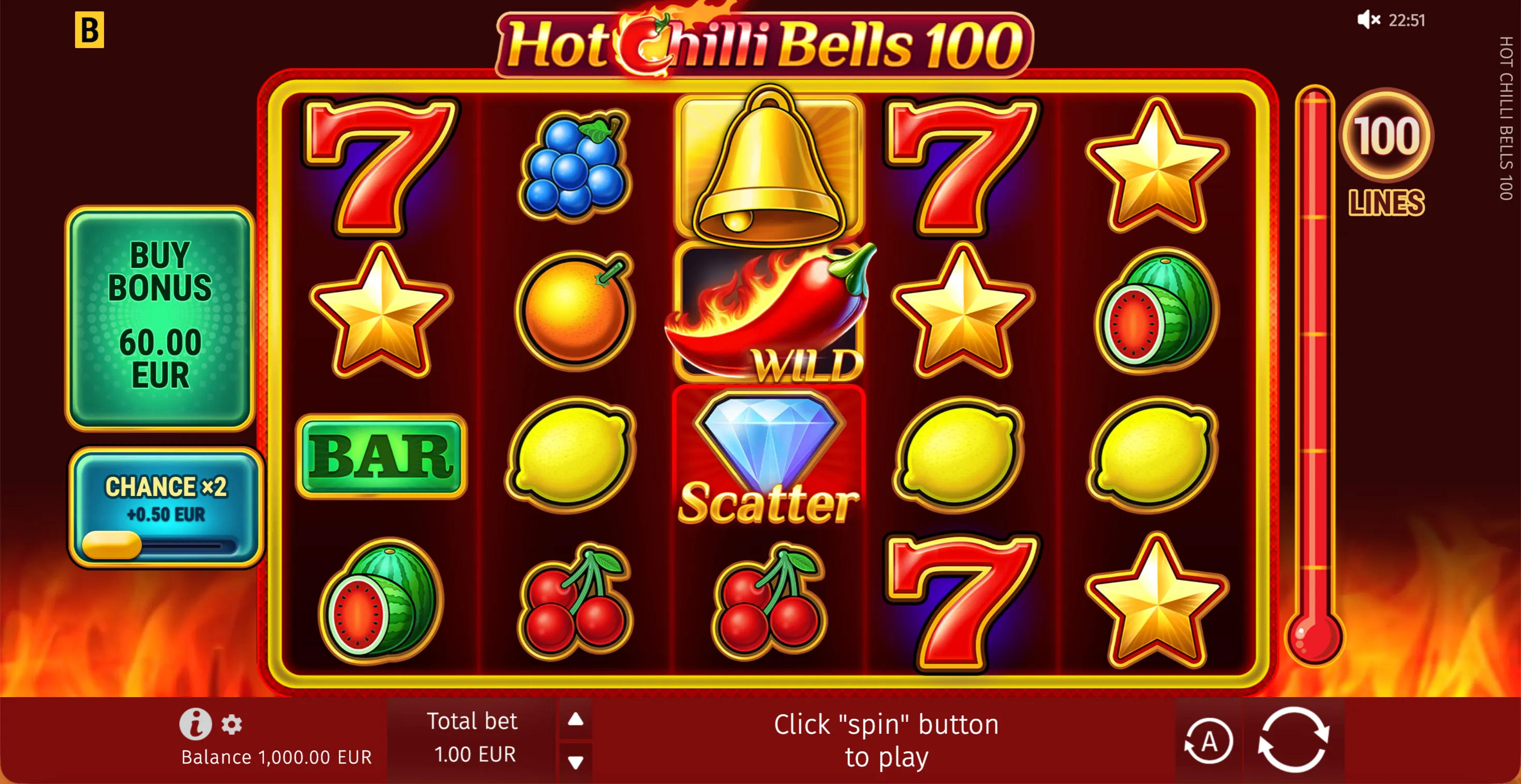This screenshot has width=1521, height=784.
Task: Unmute the game sound
Action: tap(1369, 20)
